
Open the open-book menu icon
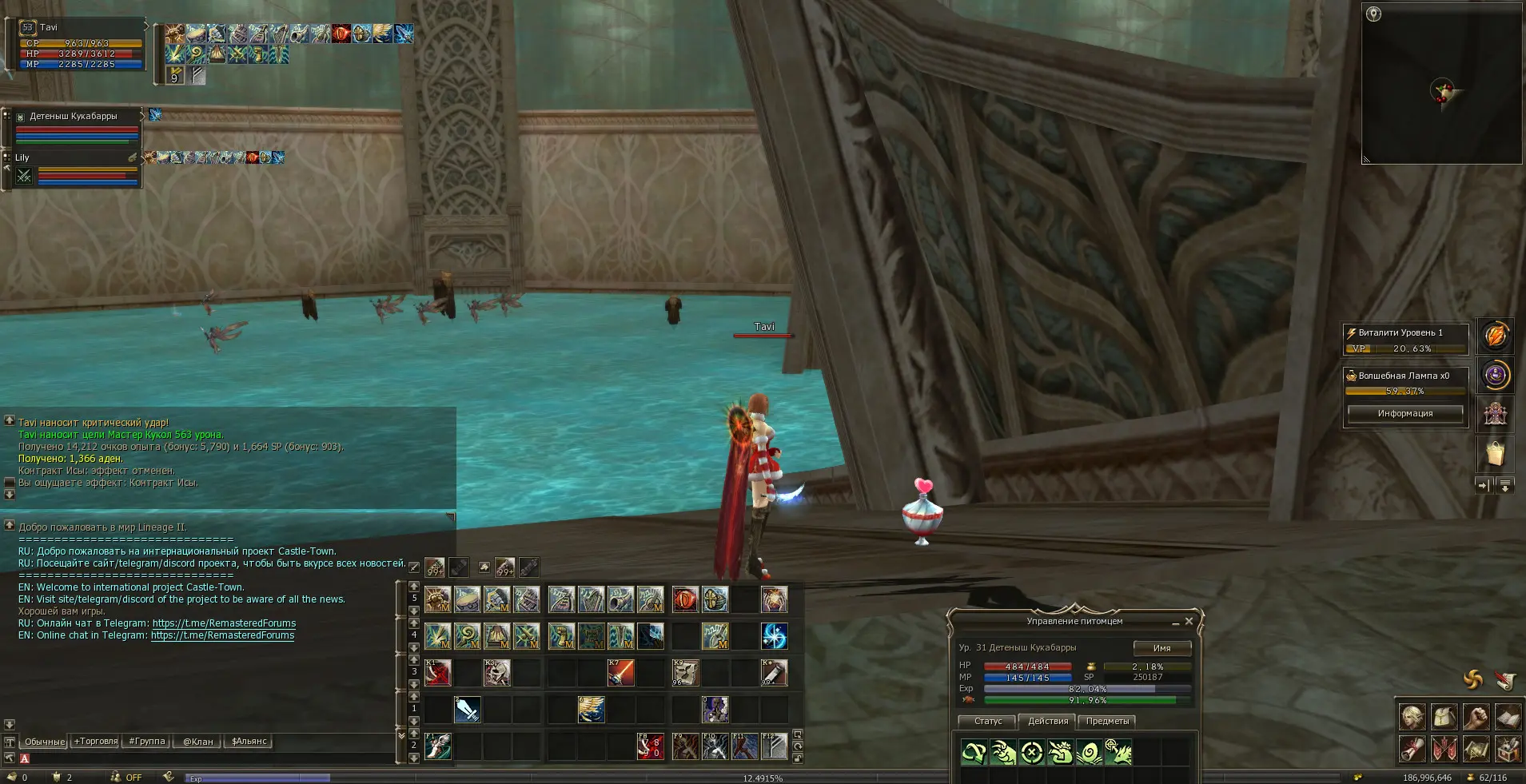click(1508, 717)
